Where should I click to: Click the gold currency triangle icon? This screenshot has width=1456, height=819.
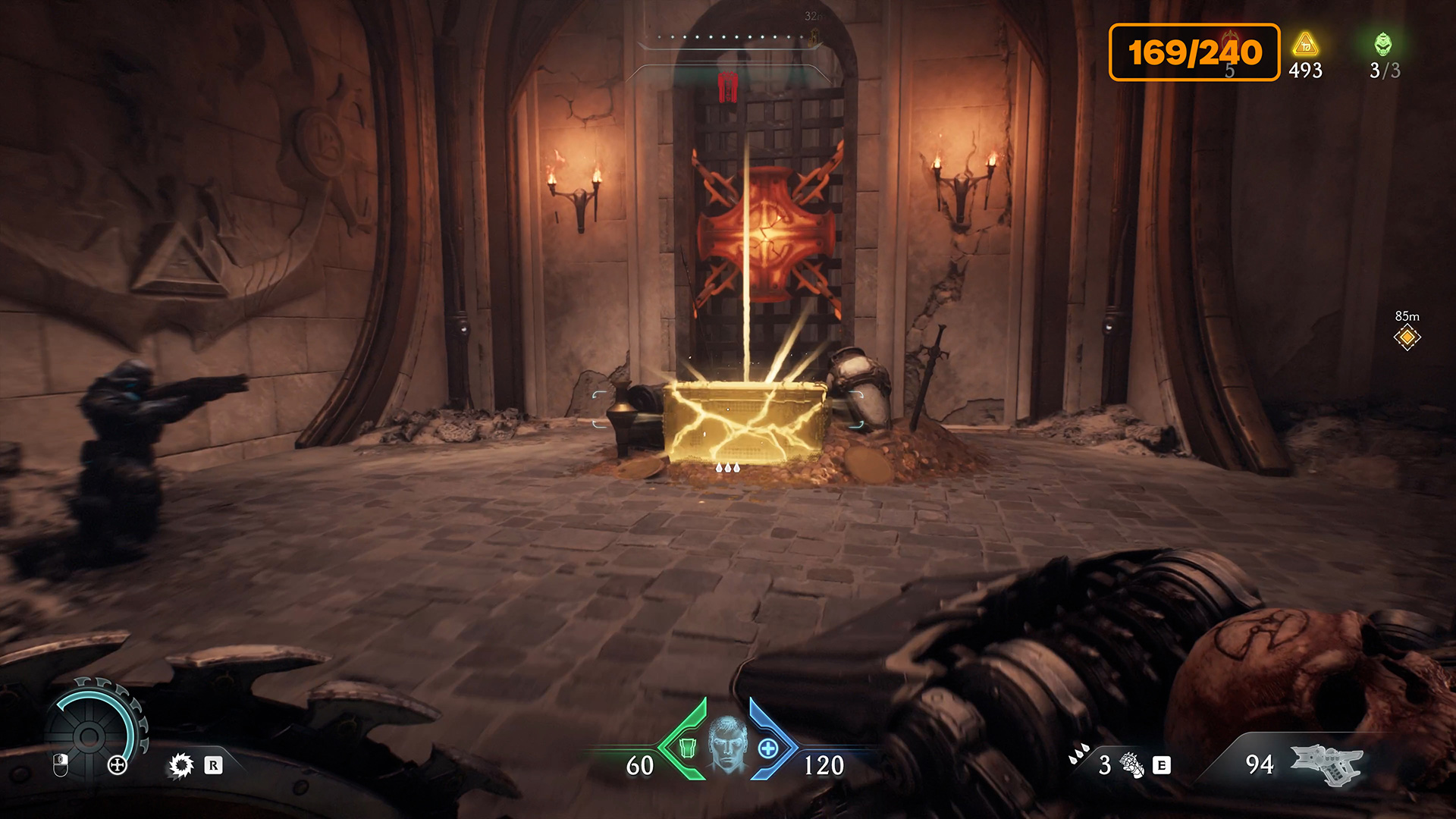(x=1305, y=44)
